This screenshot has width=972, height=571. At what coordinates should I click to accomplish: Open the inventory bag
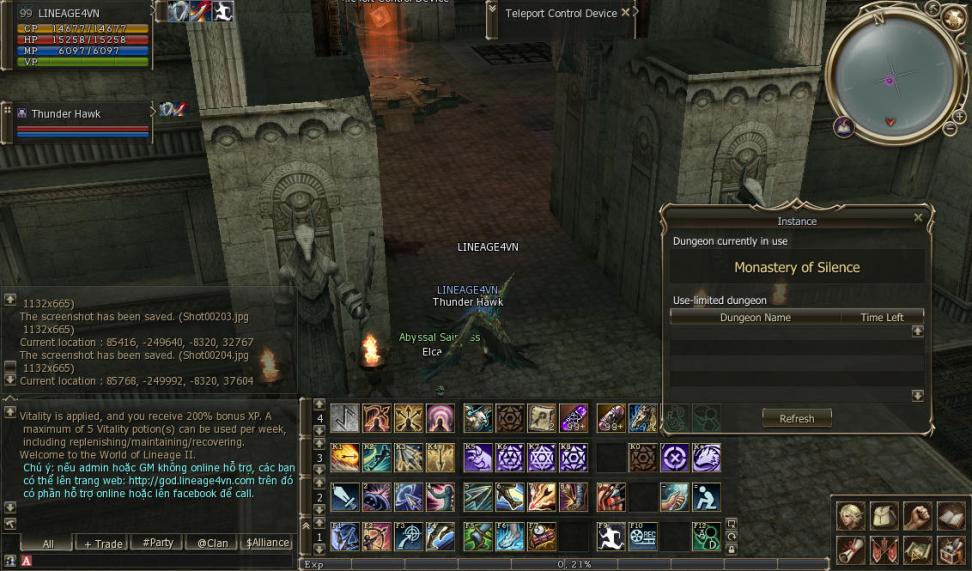pos(884,516)
